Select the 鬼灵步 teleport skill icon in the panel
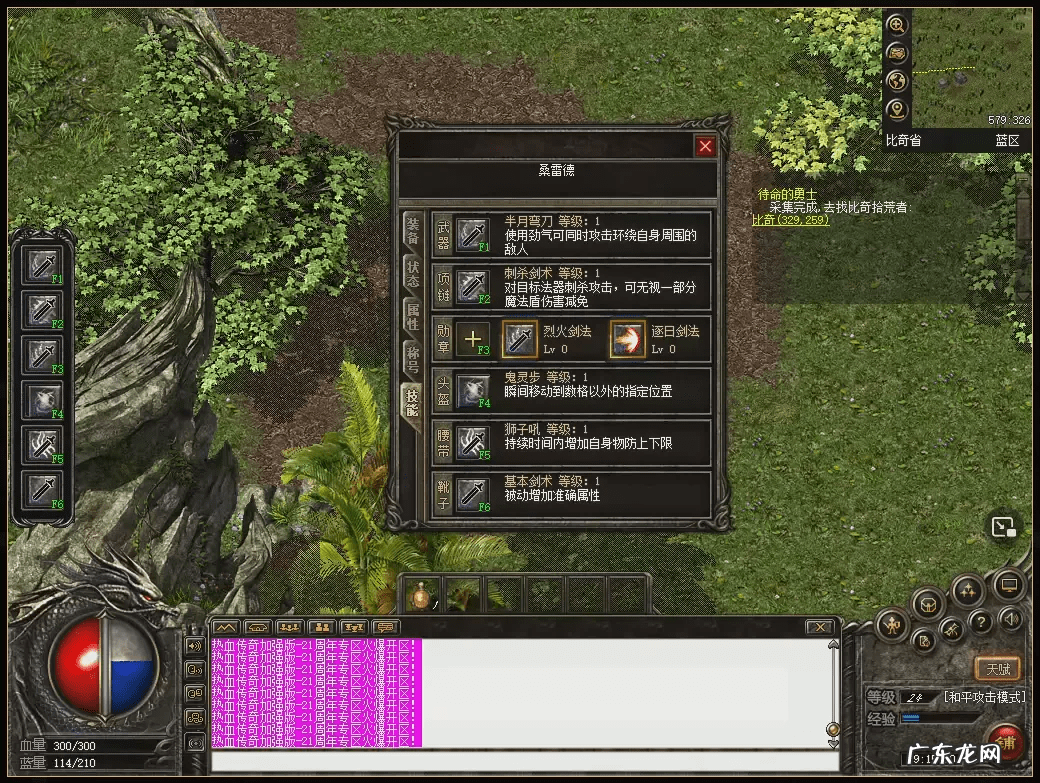Image resolution: width=1040 pixels, height=783 pixels. (x=472, y=391)
